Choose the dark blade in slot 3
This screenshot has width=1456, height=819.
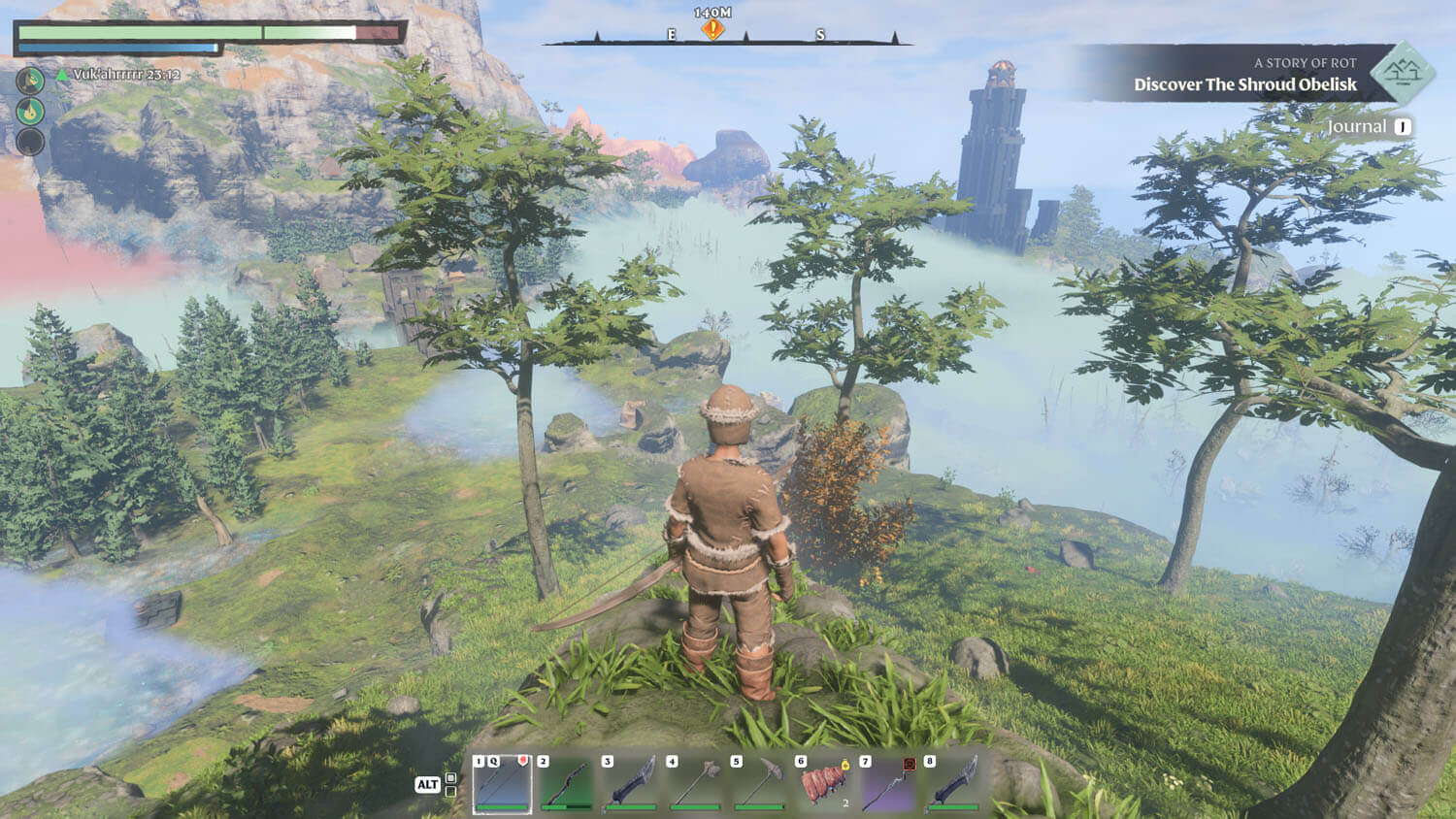pos(630,783)
